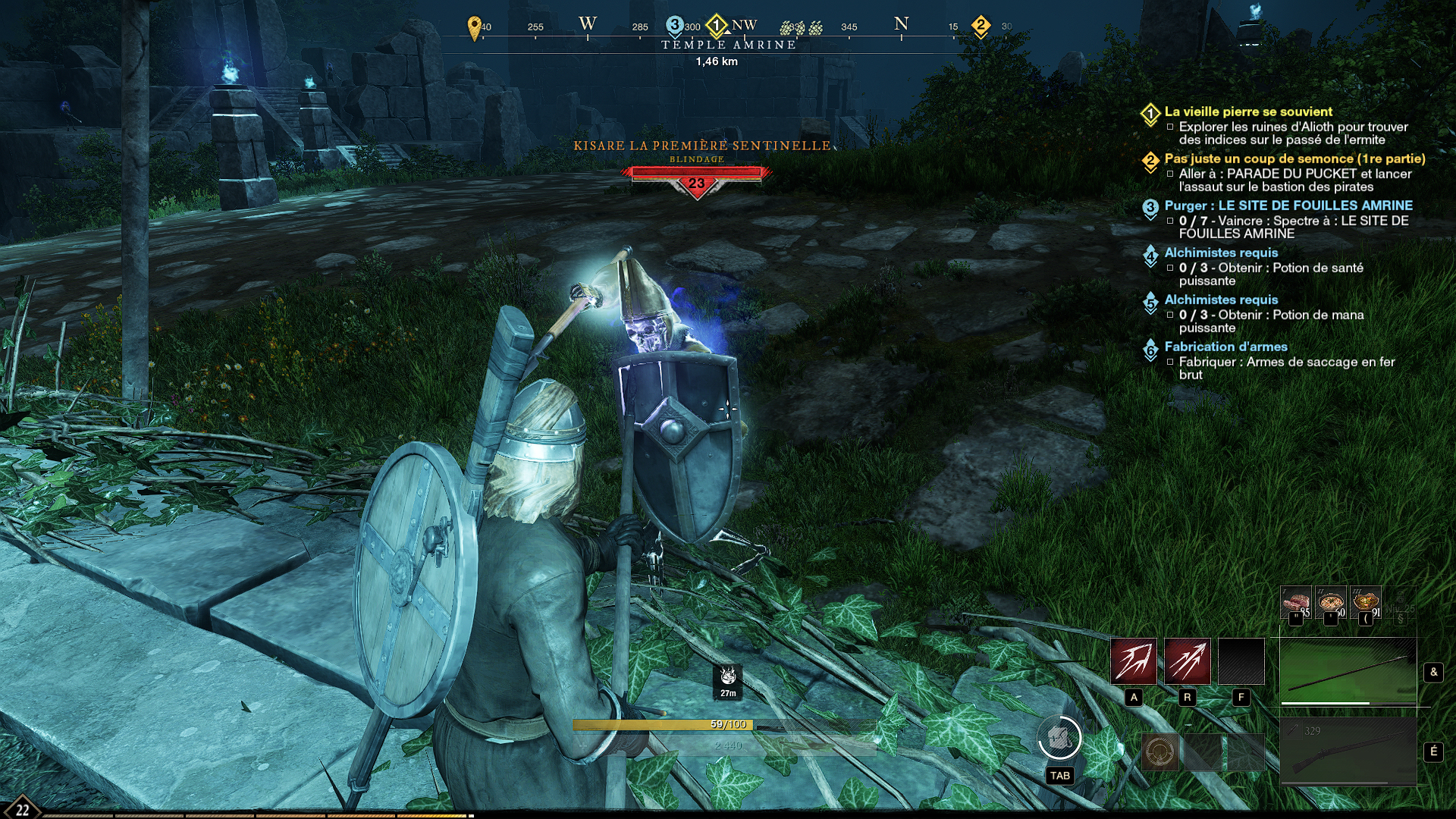This screenshot has width=1456, height=819.
Task: Open the inventory bag icon
Action: (x=1059, y=737)
